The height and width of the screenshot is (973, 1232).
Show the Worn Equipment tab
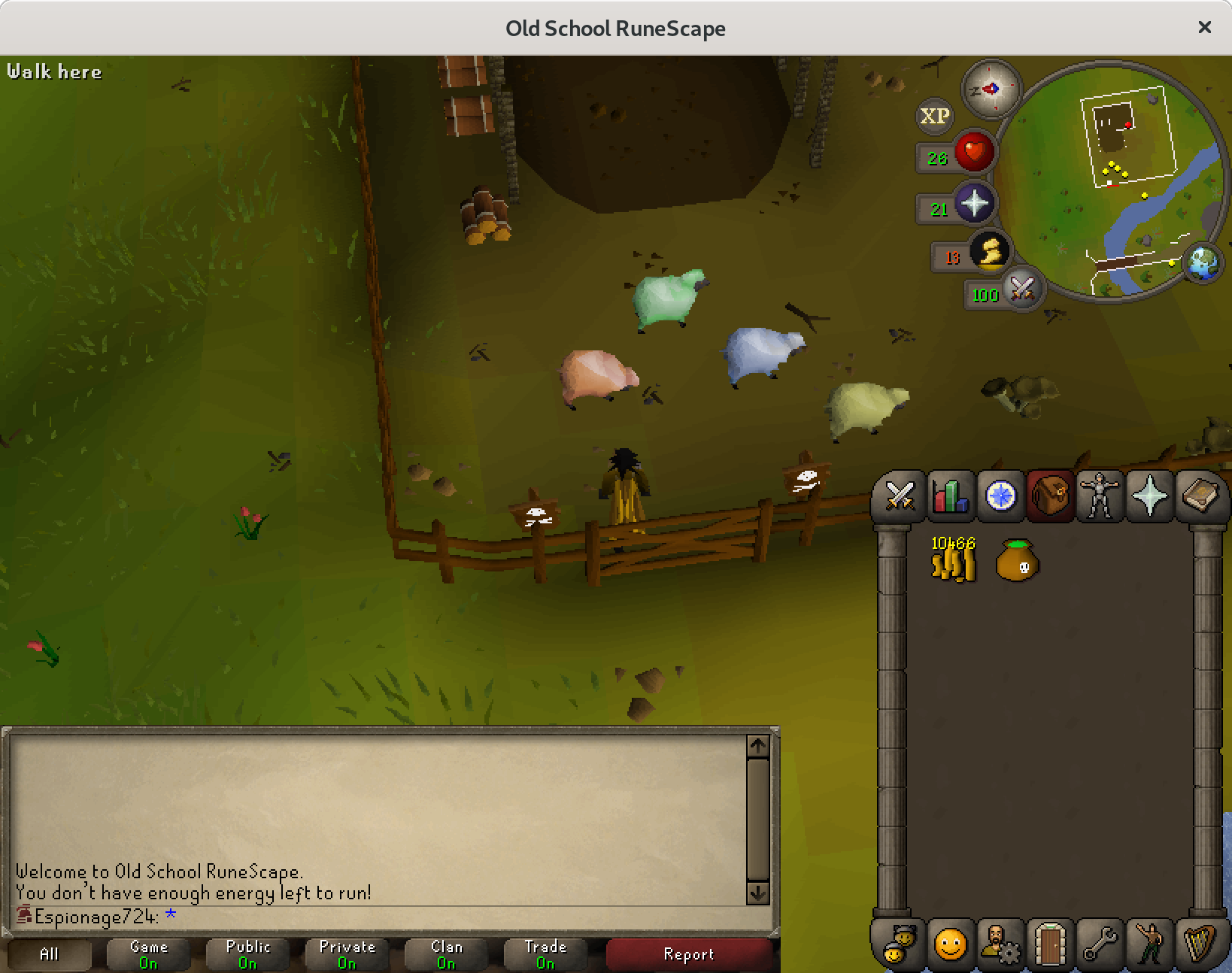click(1100, 496)
